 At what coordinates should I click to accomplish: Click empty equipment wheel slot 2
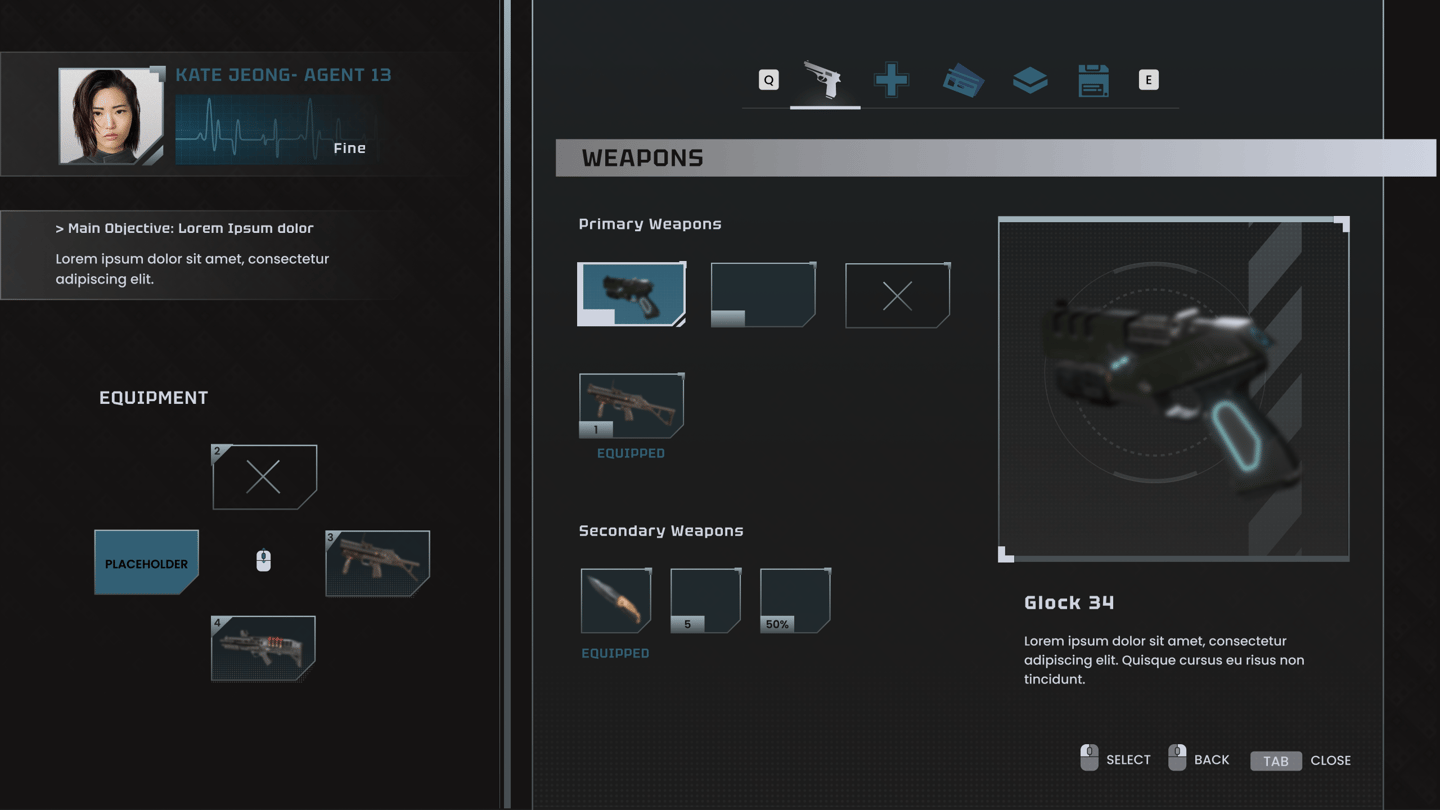[264, 477]
